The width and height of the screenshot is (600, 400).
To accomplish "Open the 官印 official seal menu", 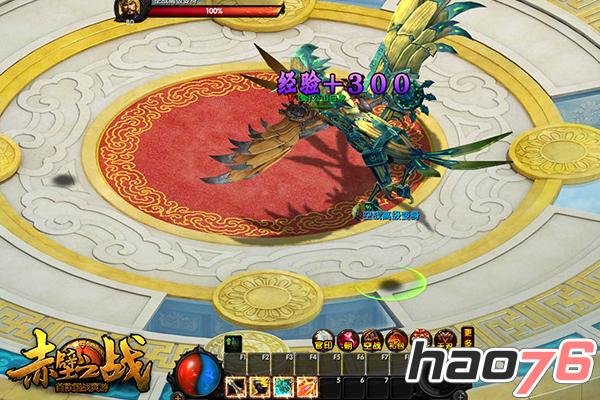I will click(325, 338).
